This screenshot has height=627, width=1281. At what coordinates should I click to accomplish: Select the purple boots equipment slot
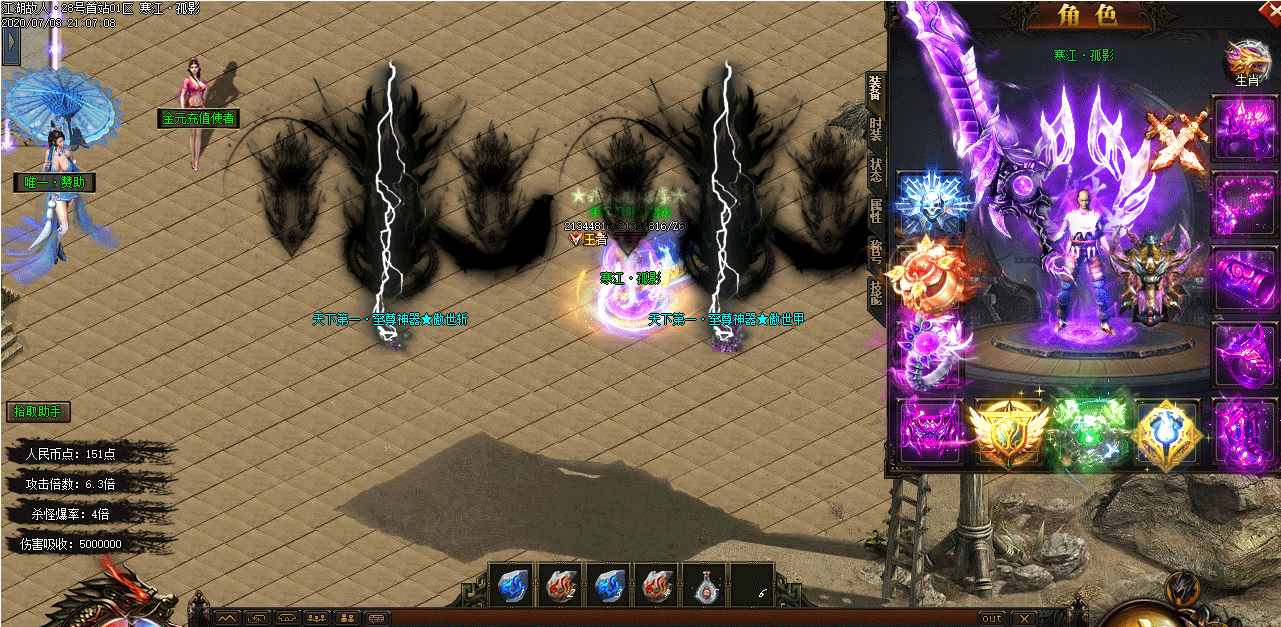coord(1244,430)
